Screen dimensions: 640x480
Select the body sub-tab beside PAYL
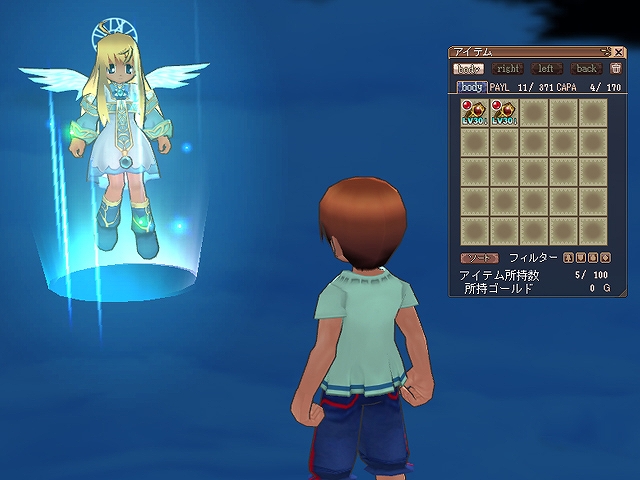pyautogui.click(x=472, y=88)
